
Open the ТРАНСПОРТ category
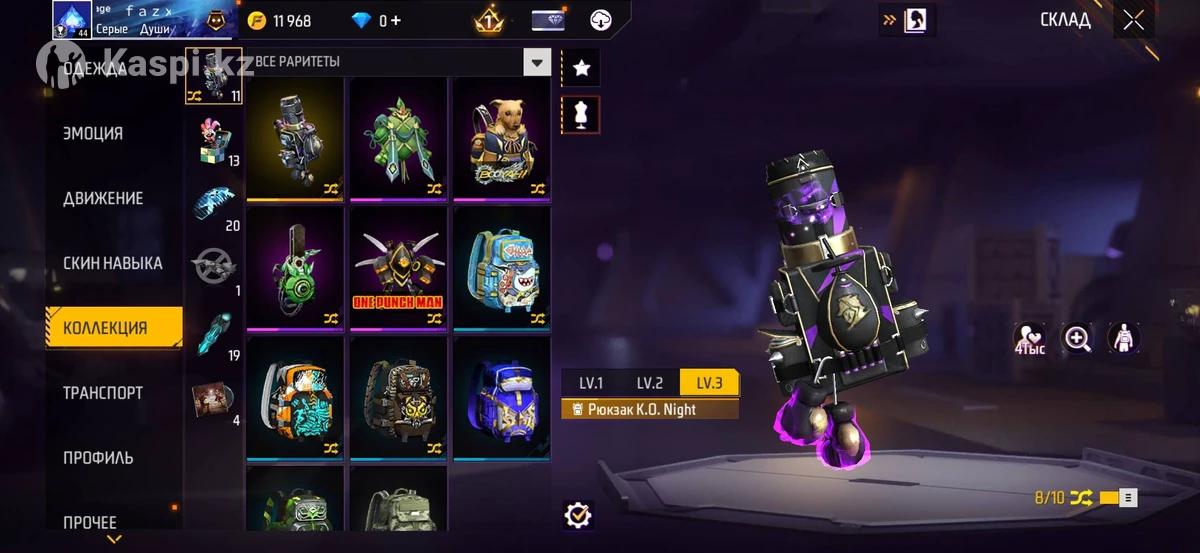103,393
